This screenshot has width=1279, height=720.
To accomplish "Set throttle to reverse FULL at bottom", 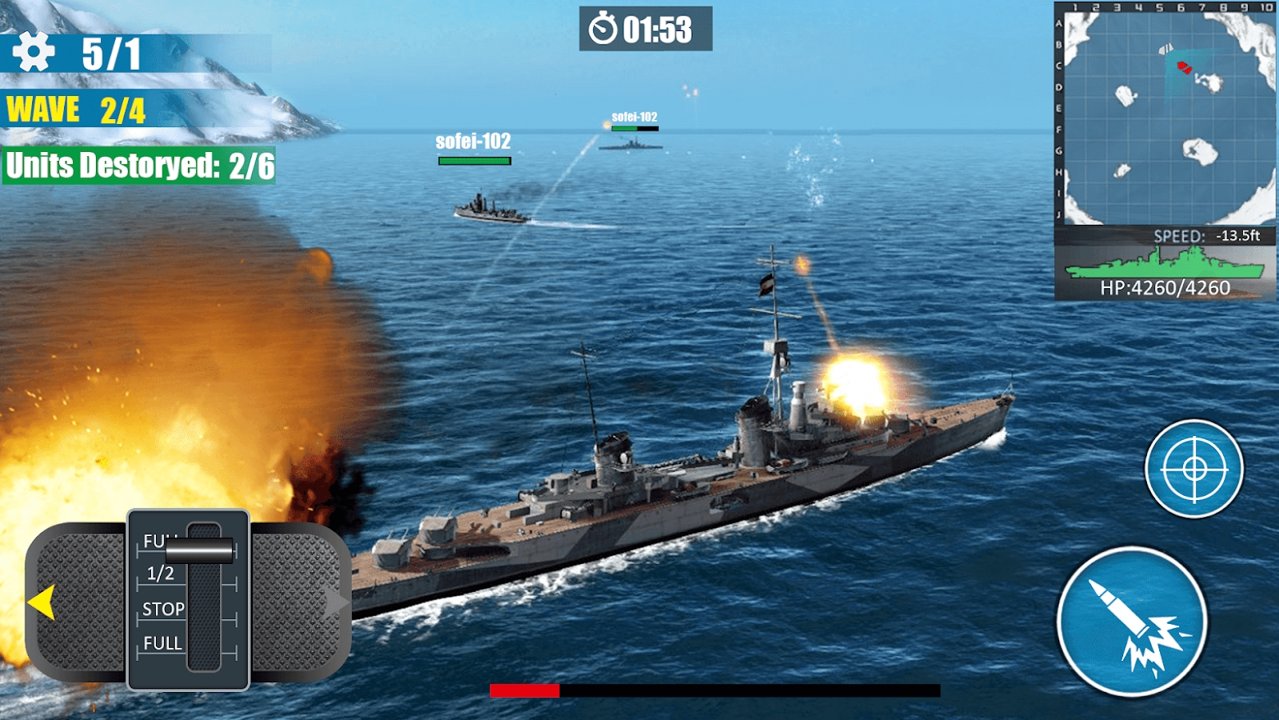I will click(x=163, y=644).
